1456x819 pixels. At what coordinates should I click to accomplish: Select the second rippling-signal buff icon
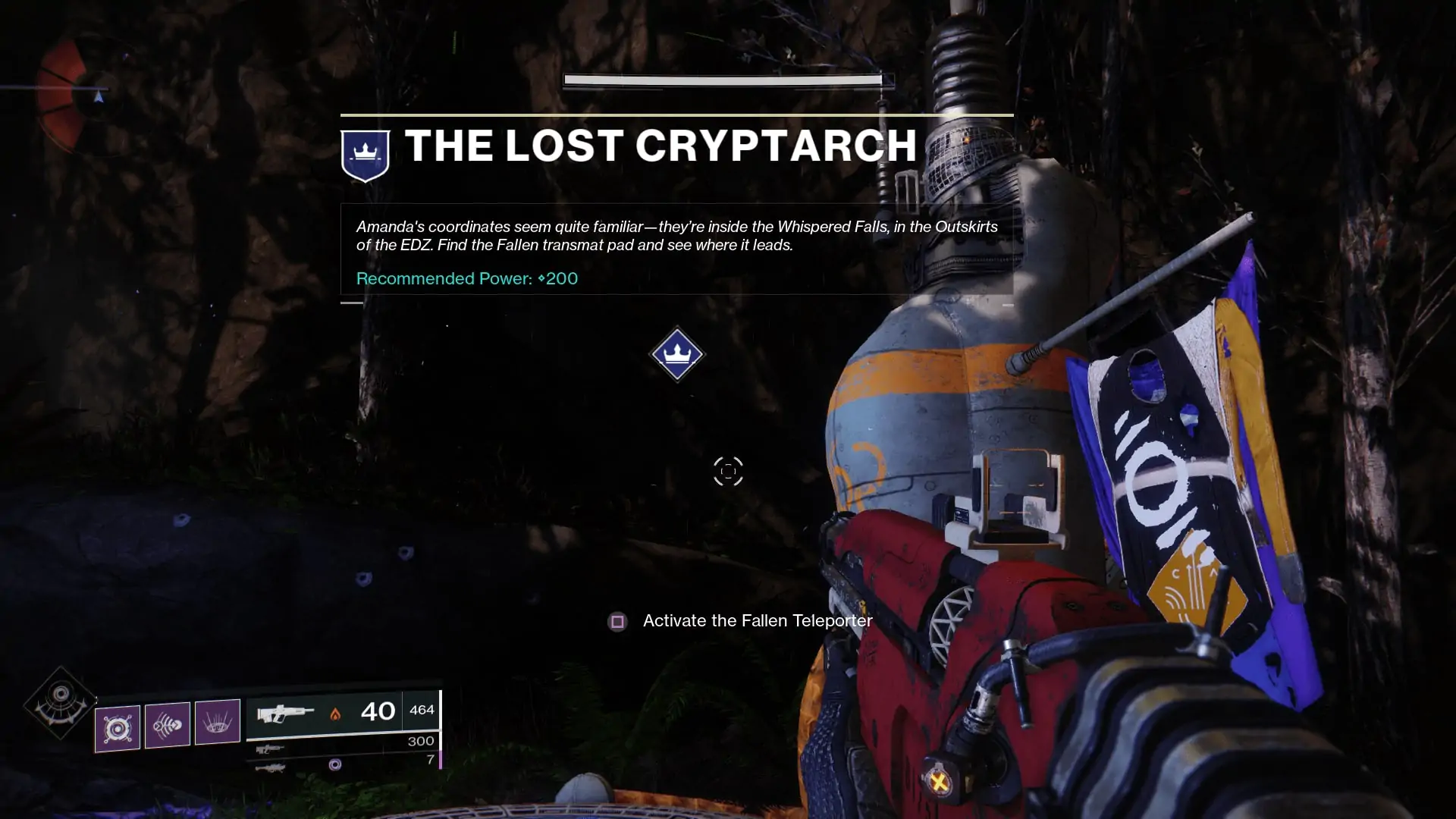(168, 724)
